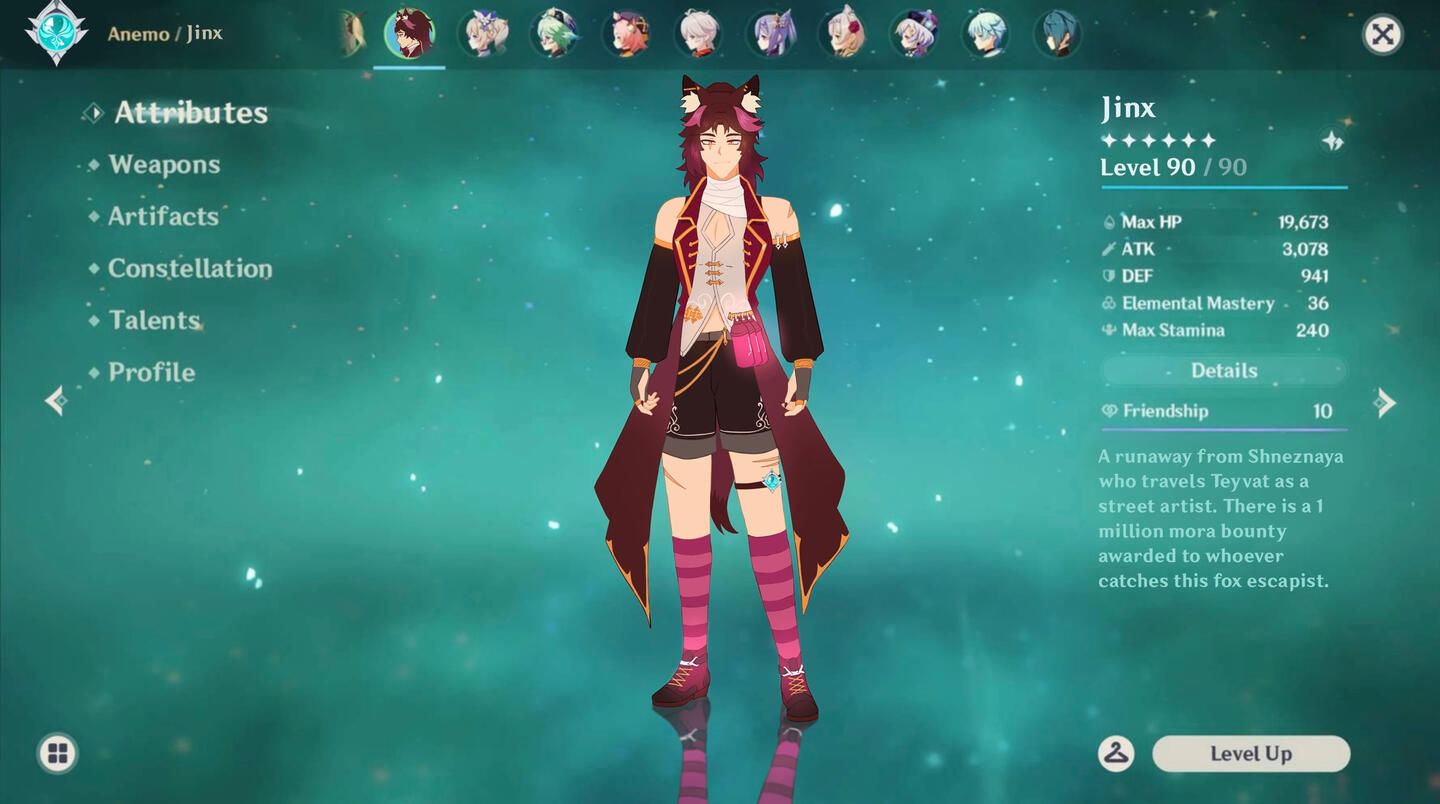The image size is (1440, 804).
Task: Pick the purple twin-tailed character portrait
Action: pyautogui.click(x=770, y=34)
